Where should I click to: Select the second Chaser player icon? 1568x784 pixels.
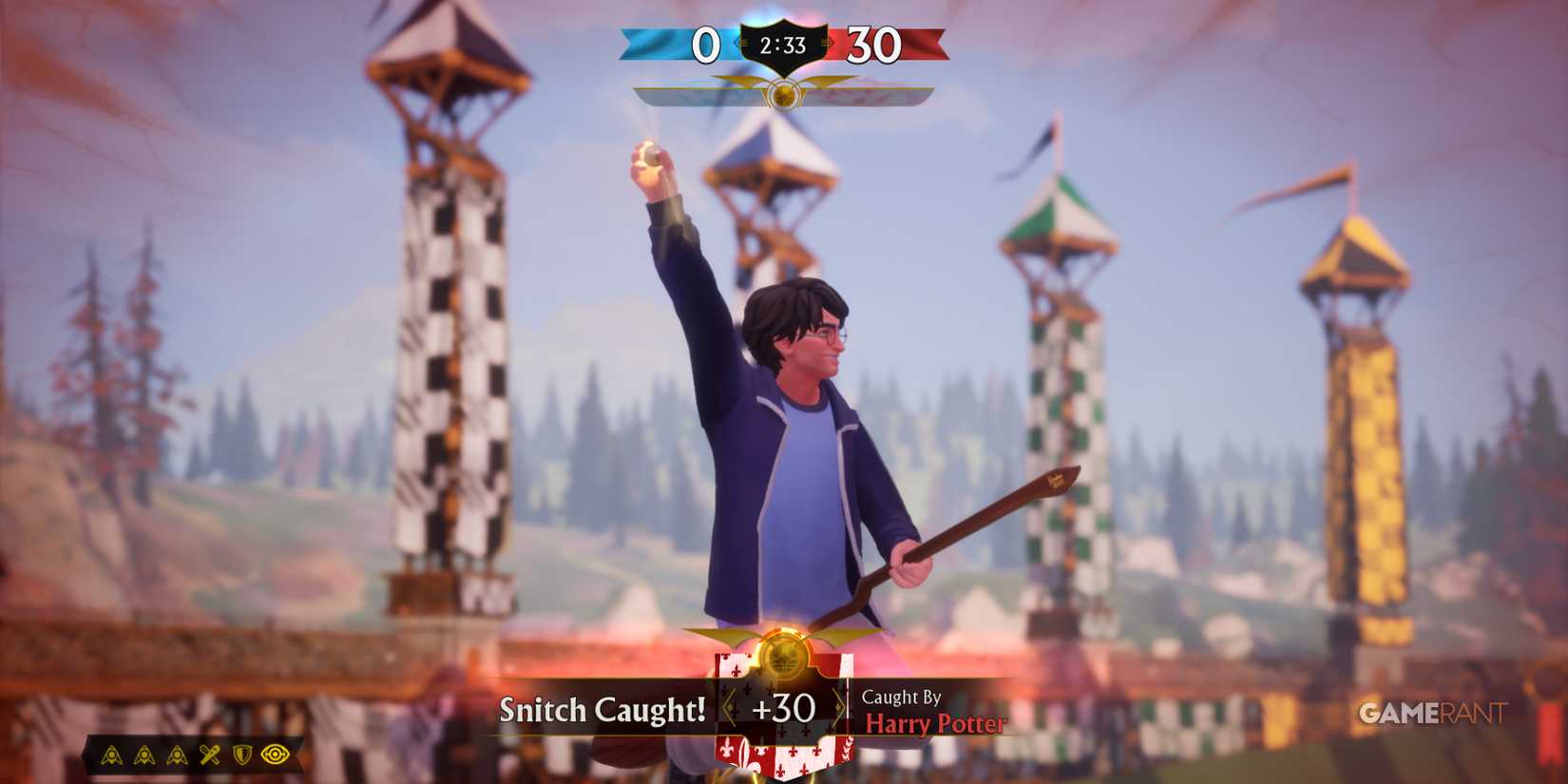coord(143,754)
